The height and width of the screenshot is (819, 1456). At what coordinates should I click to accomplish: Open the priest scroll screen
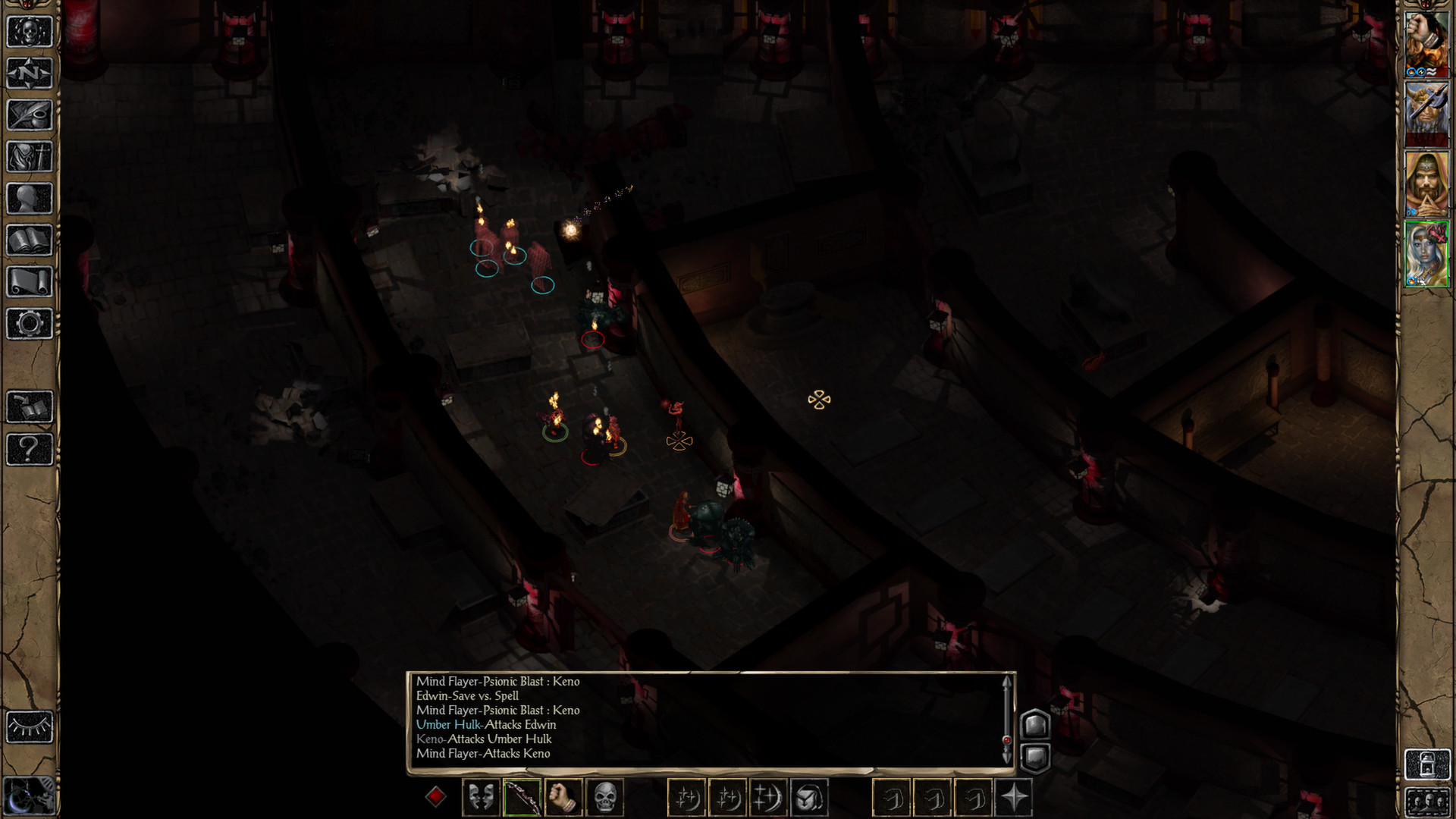pos(30,282)
